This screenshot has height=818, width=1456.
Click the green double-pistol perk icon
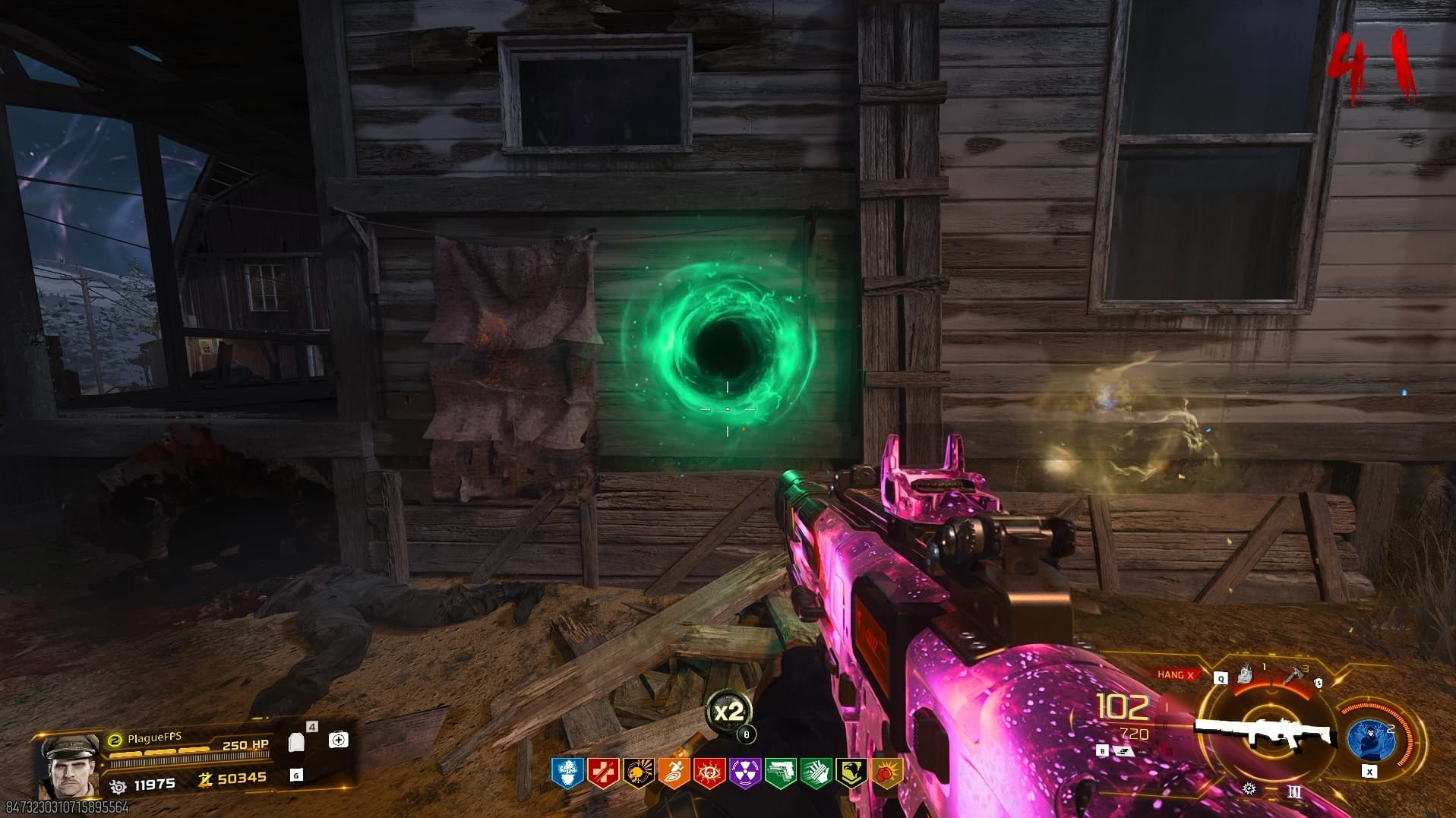pos(781,773)
